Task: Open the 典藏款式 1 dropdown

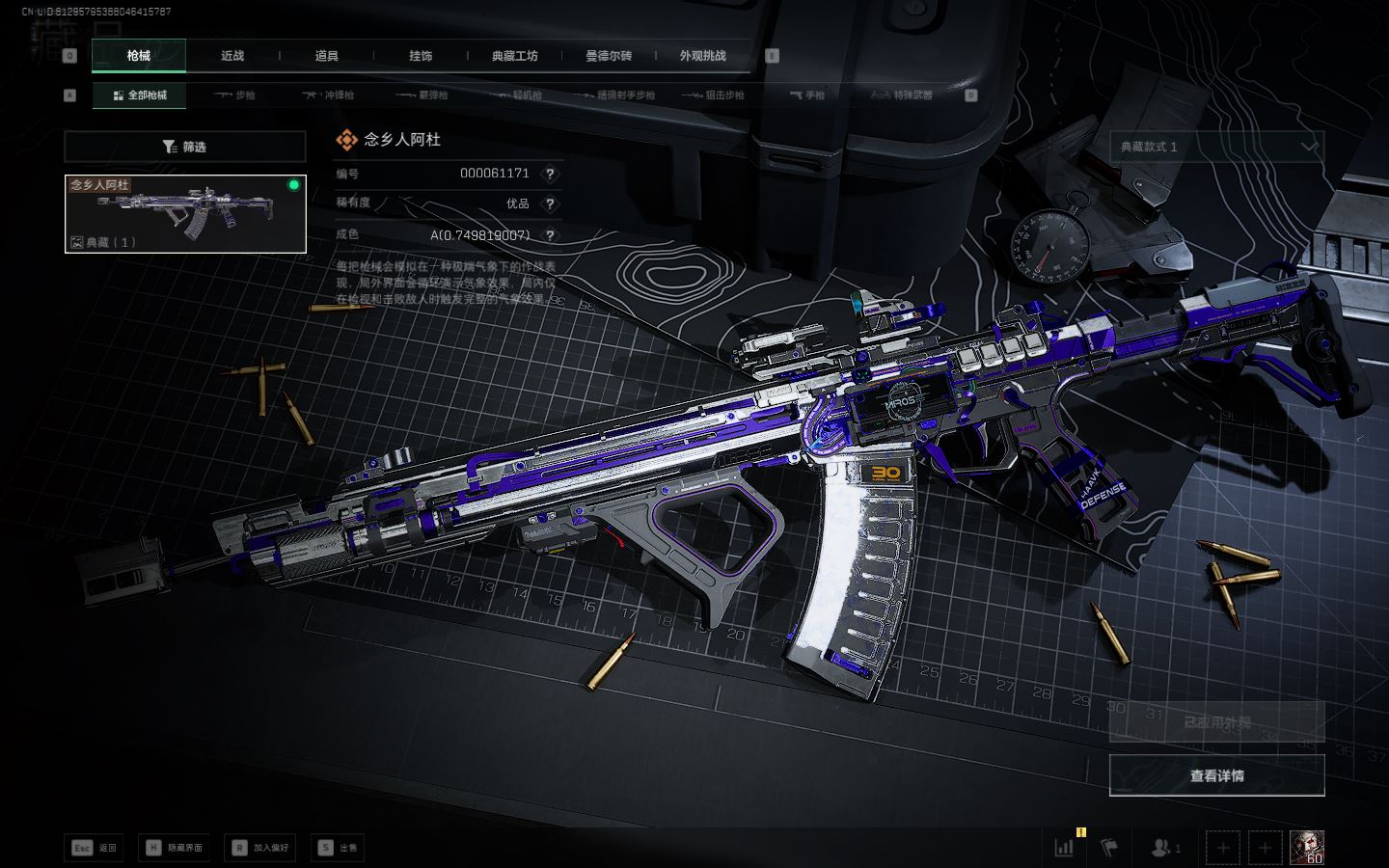Action: pos(1216,147)
